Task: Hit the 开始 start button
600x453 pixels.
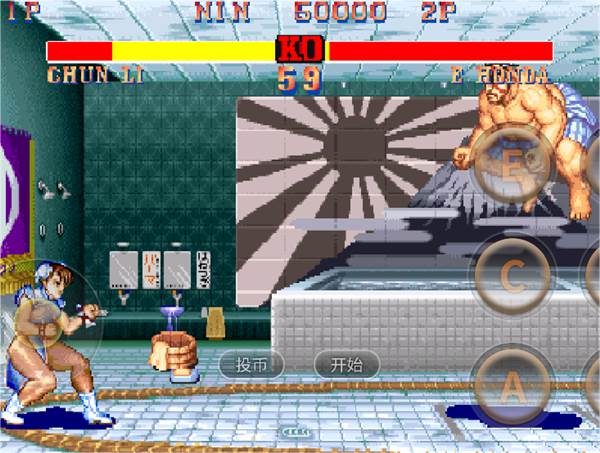Action: pos(346,365)
